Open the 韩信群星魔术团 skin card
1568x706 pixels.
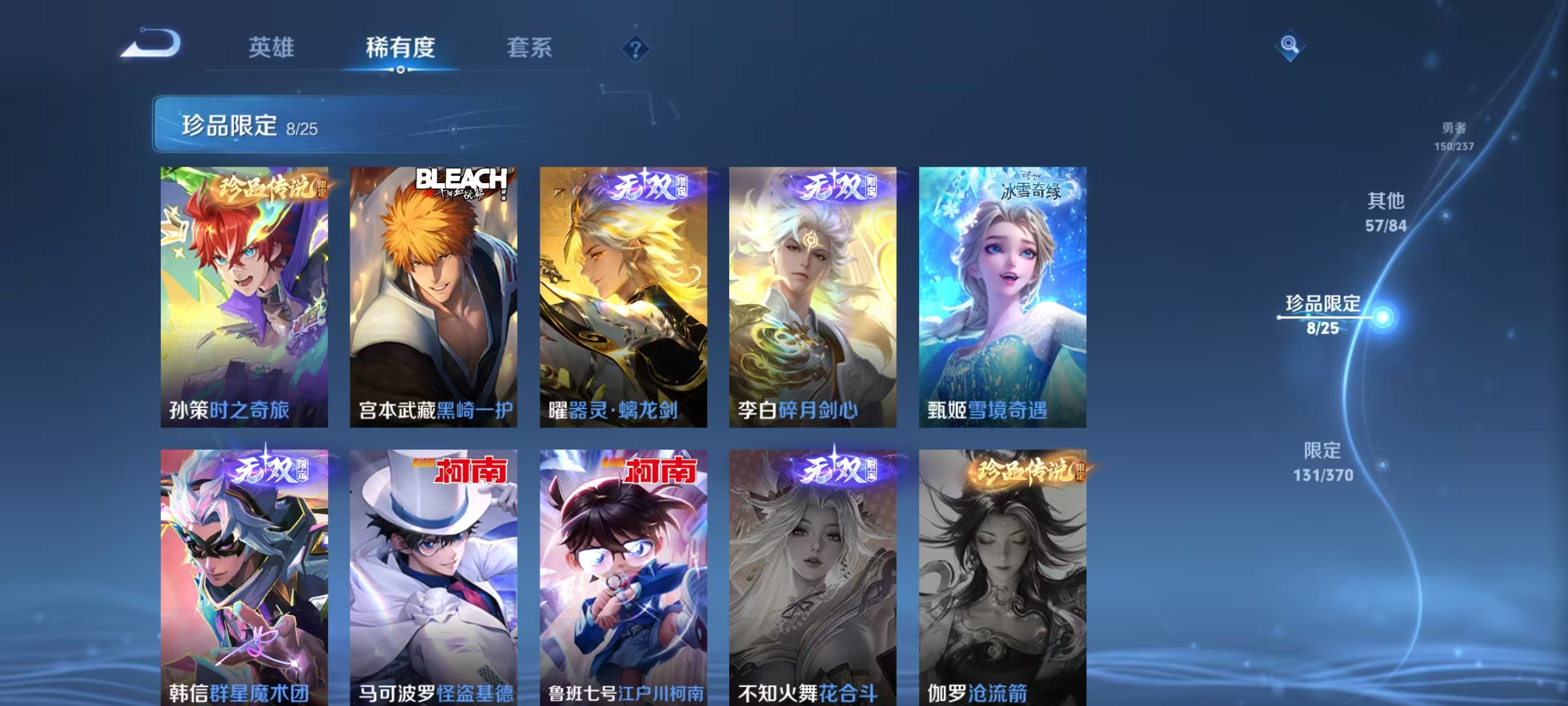coord(245,575)
